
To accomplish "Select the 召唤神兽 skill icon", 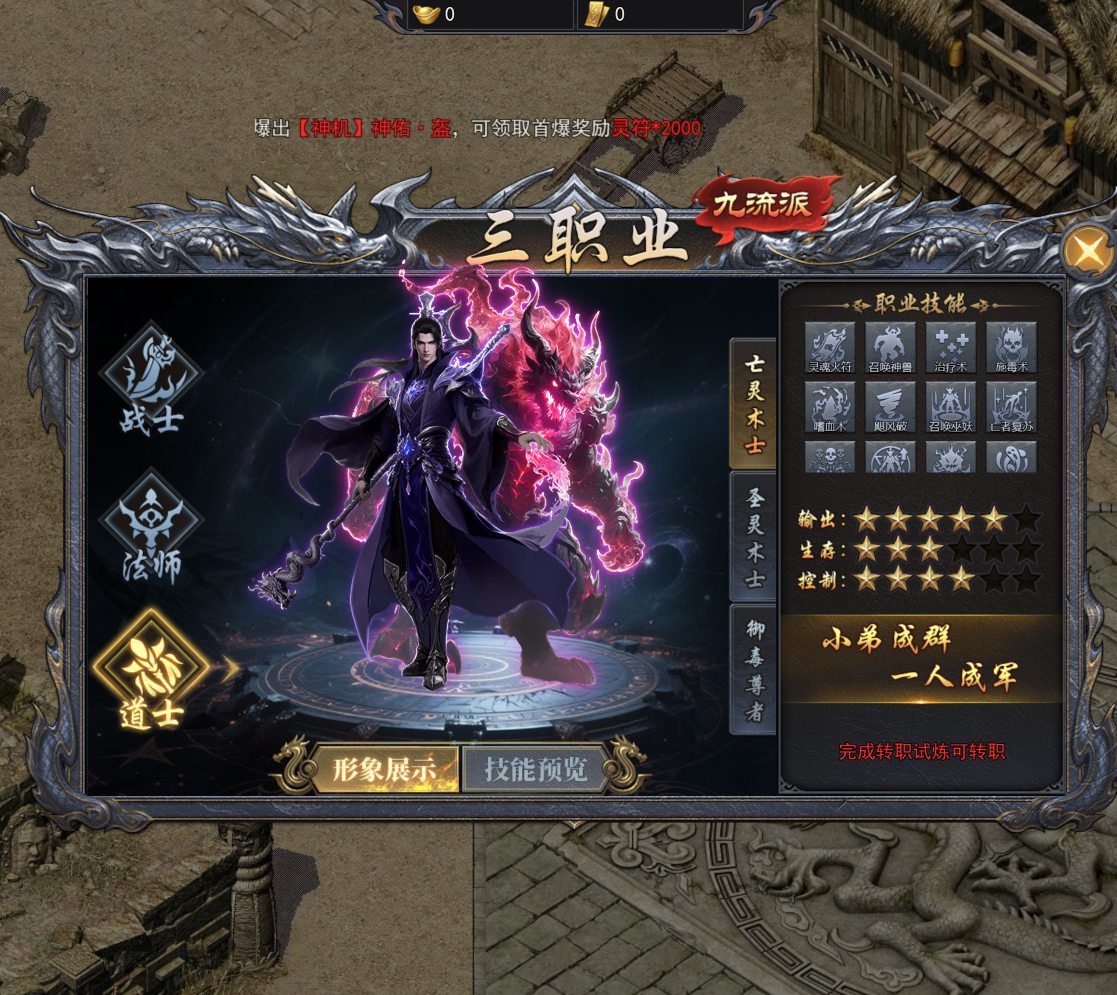I will point(890,347).
